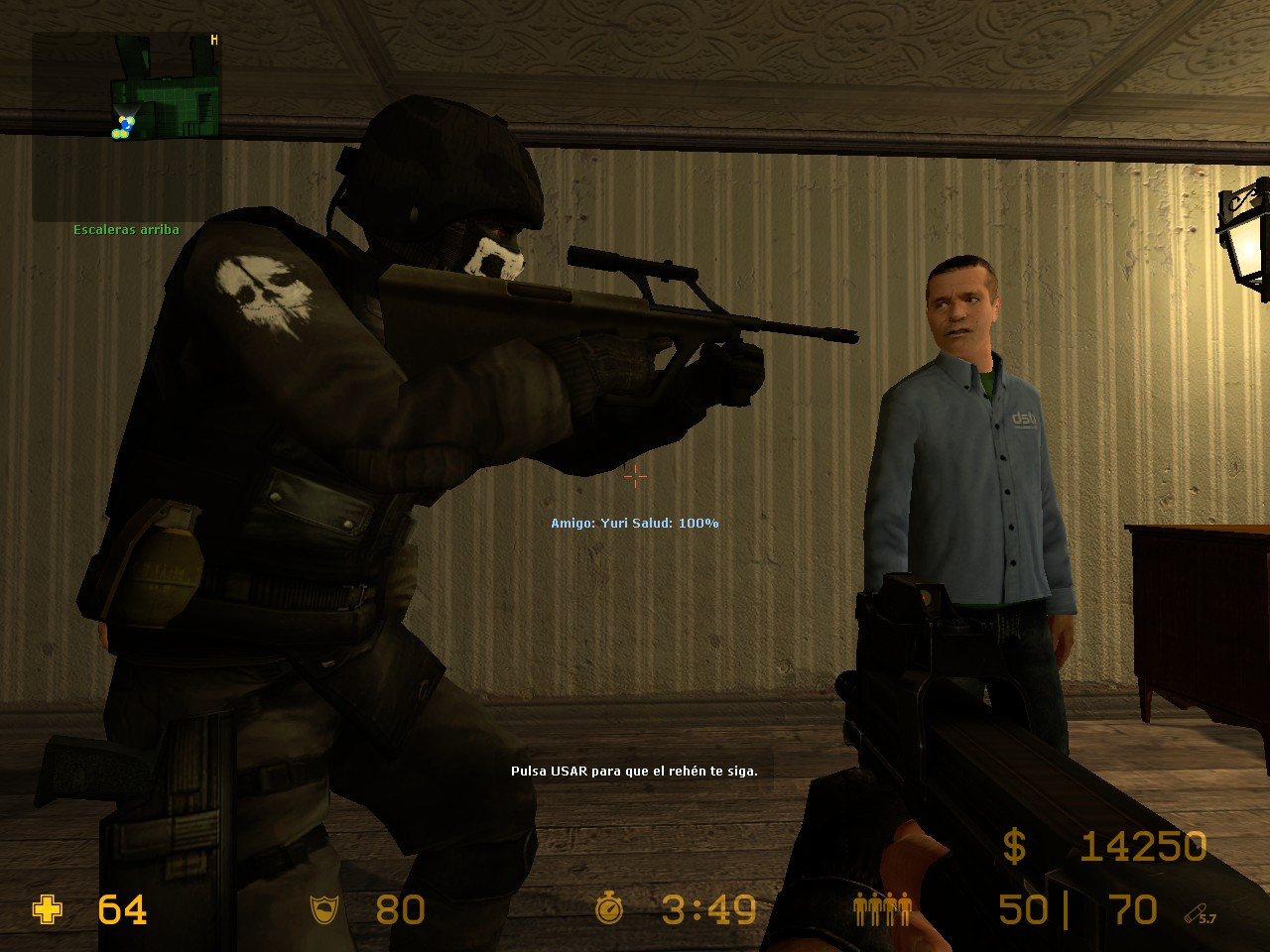This screenshot has width=1270, height=952.
Task: Expand the H indicator above the radar
Action: (212, 38)
